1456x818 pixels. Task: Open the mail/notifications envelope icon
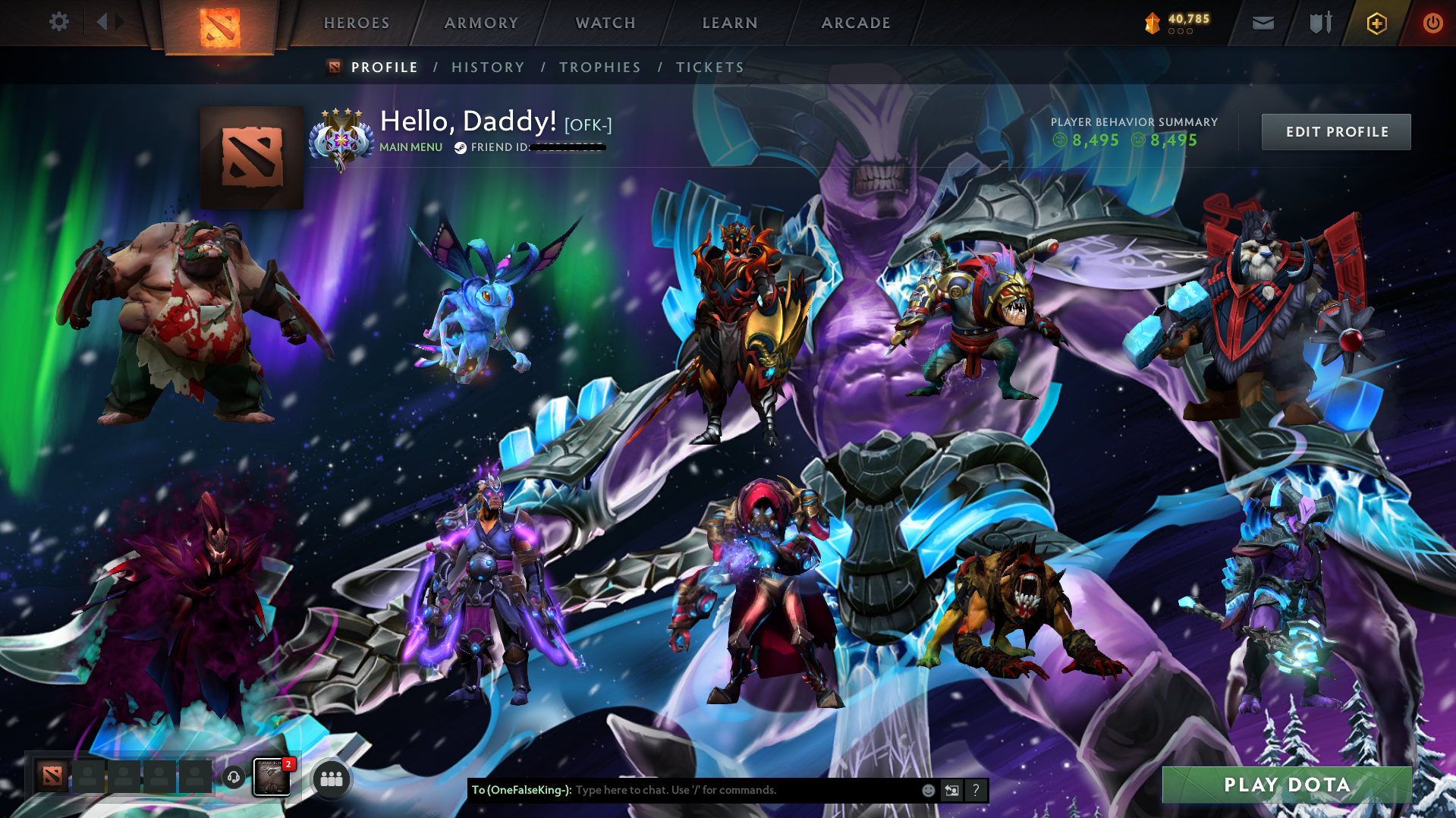(1262, 23)
